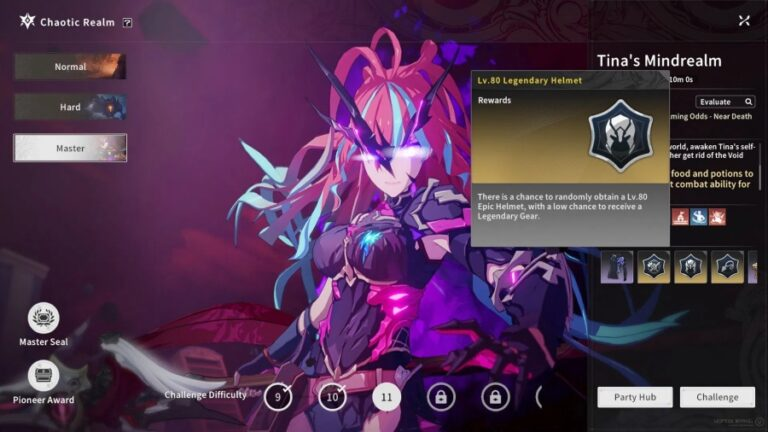Close the Chaotic Realm screen
Image resolution: width=768 pixels, height=432 pixels.
coord(744,20)
